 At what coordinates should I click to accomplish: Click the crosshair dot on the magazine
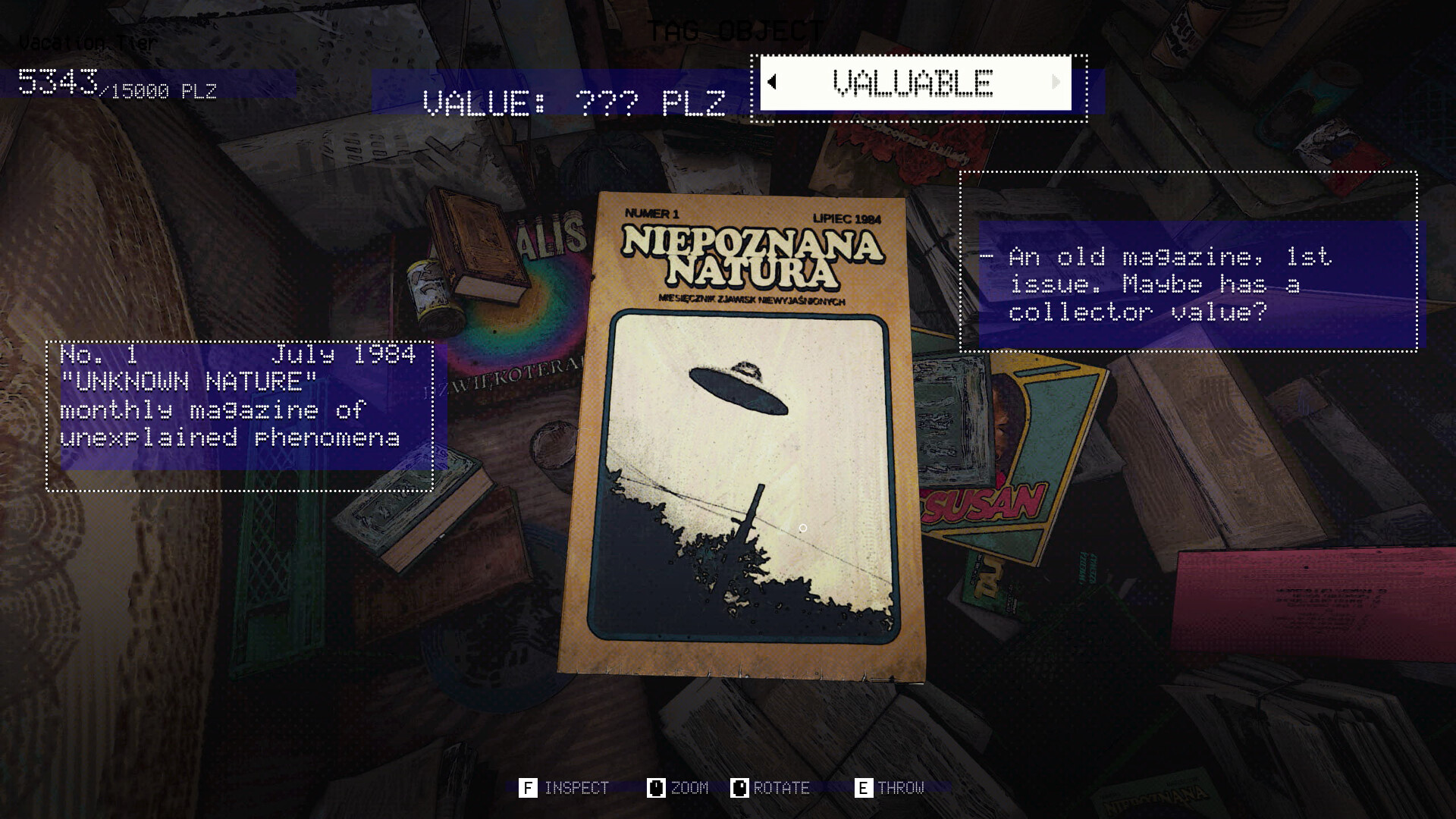tap(804, 527)
